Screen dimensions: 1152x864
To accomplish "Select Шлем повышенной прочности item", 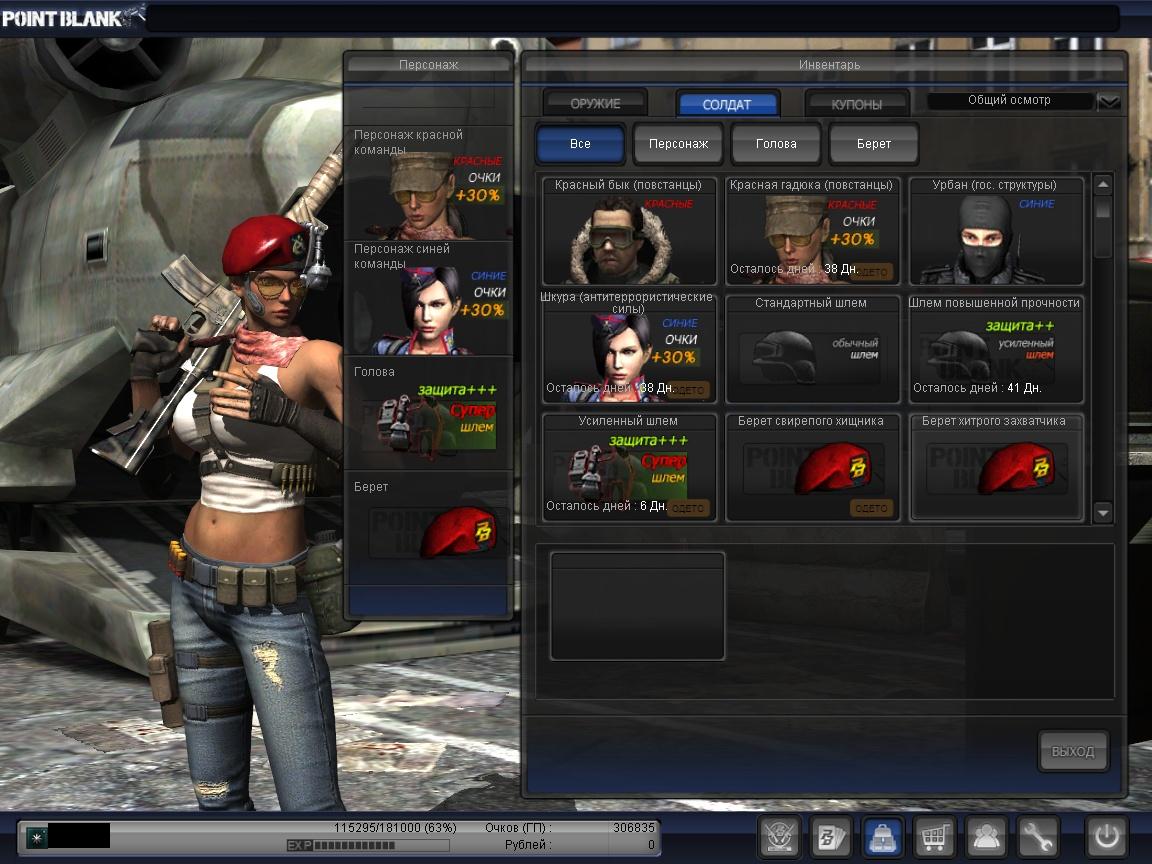I will coord(996,350).
